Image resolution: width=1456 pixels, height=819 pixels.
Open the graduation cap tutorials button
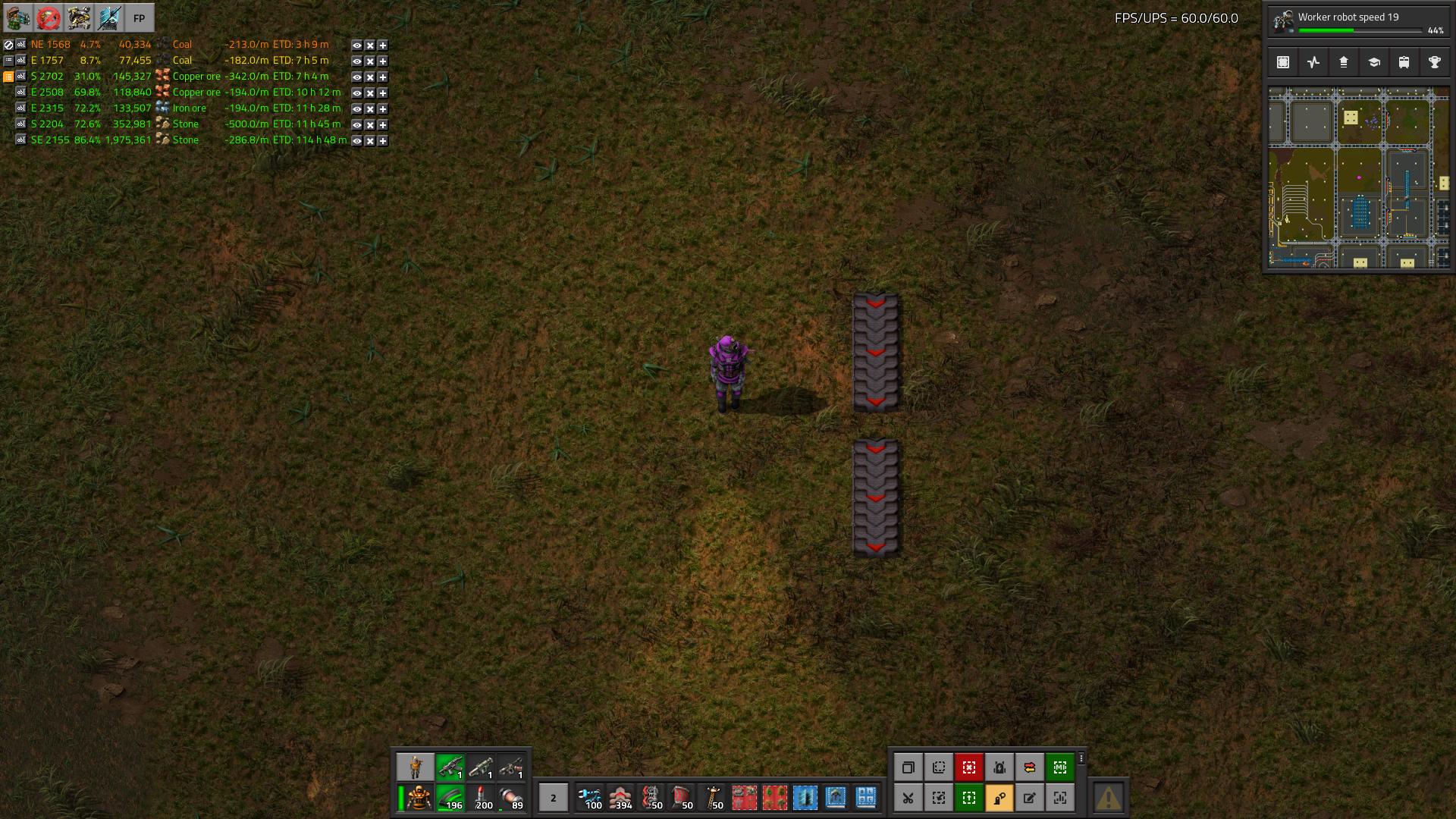[1374, 63]
